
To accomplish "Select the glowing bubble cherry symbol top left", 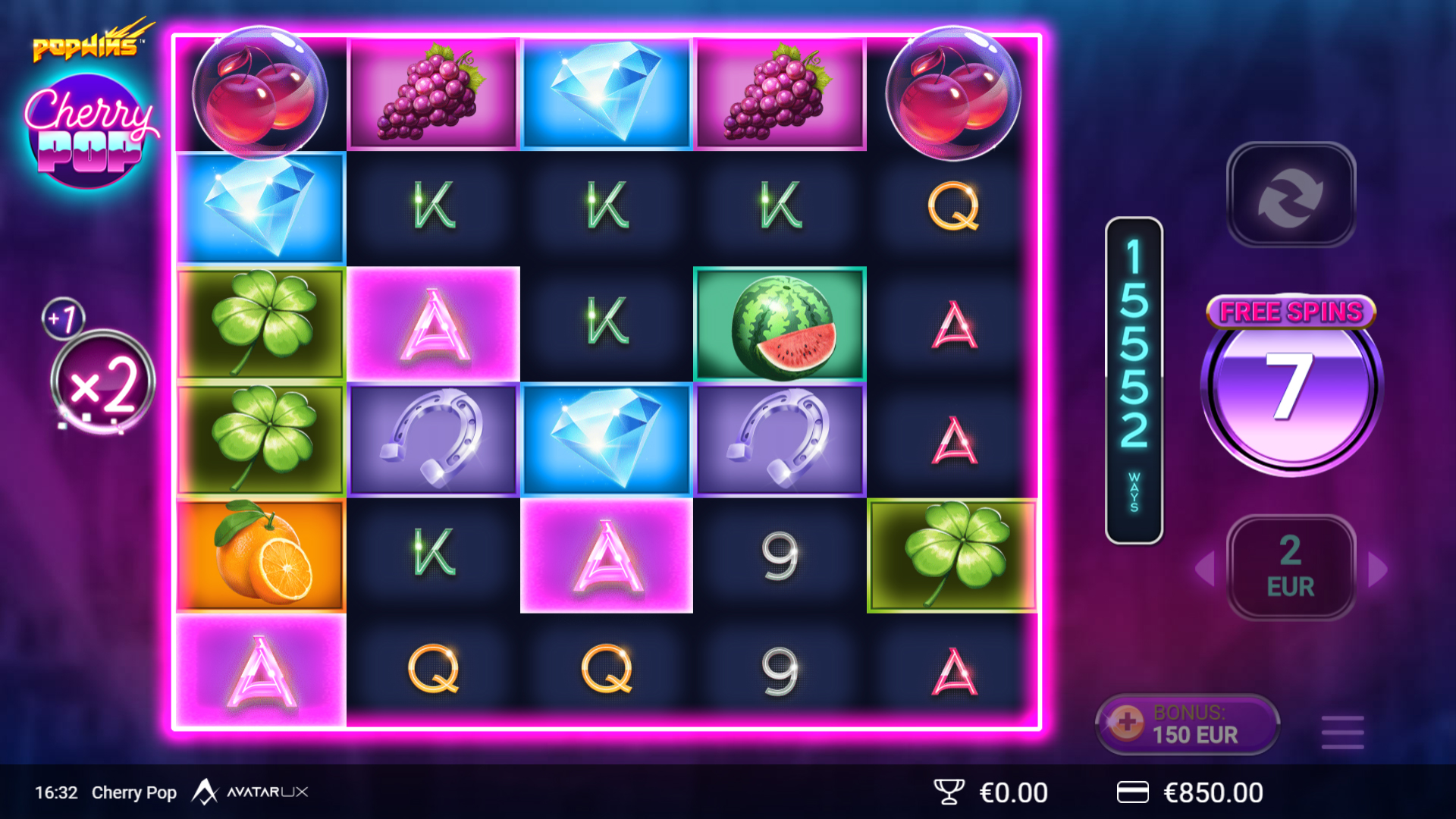I will pos(260,93).
